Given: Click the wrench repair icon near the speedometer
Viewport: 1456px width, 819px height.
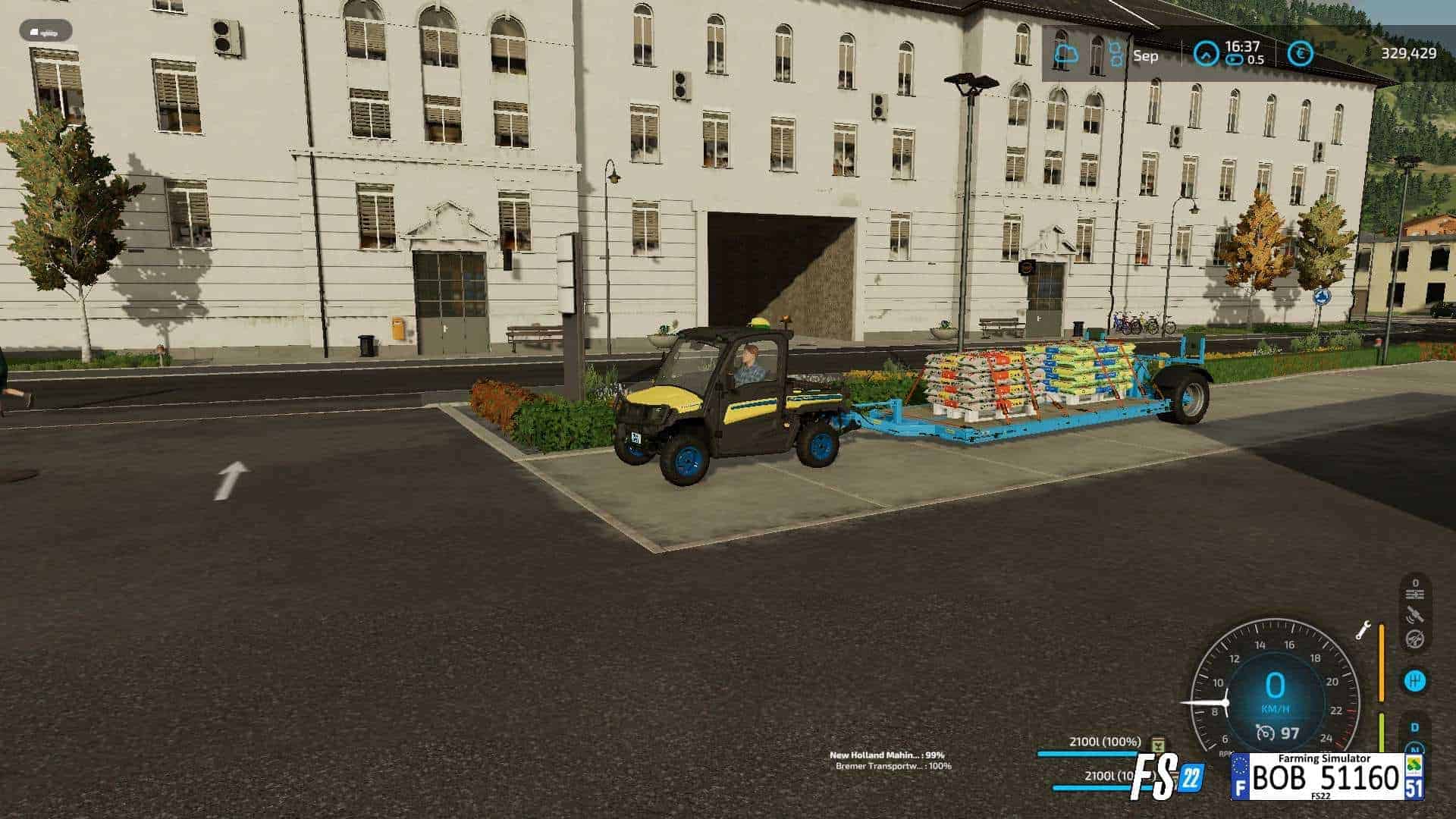Looking at the screenshot, I should point(1364,632).
